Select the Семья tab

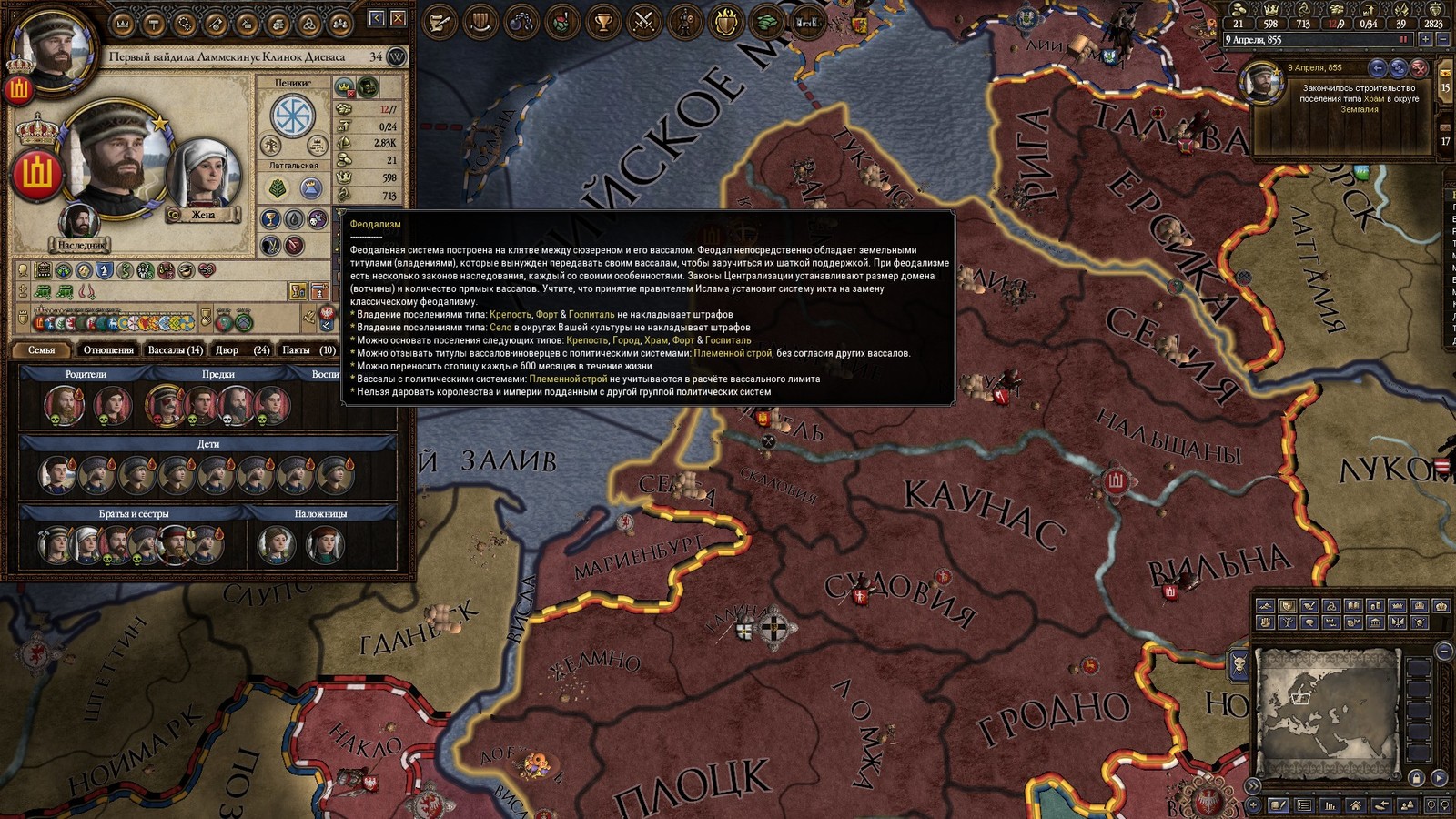click(x=42, y=350)
